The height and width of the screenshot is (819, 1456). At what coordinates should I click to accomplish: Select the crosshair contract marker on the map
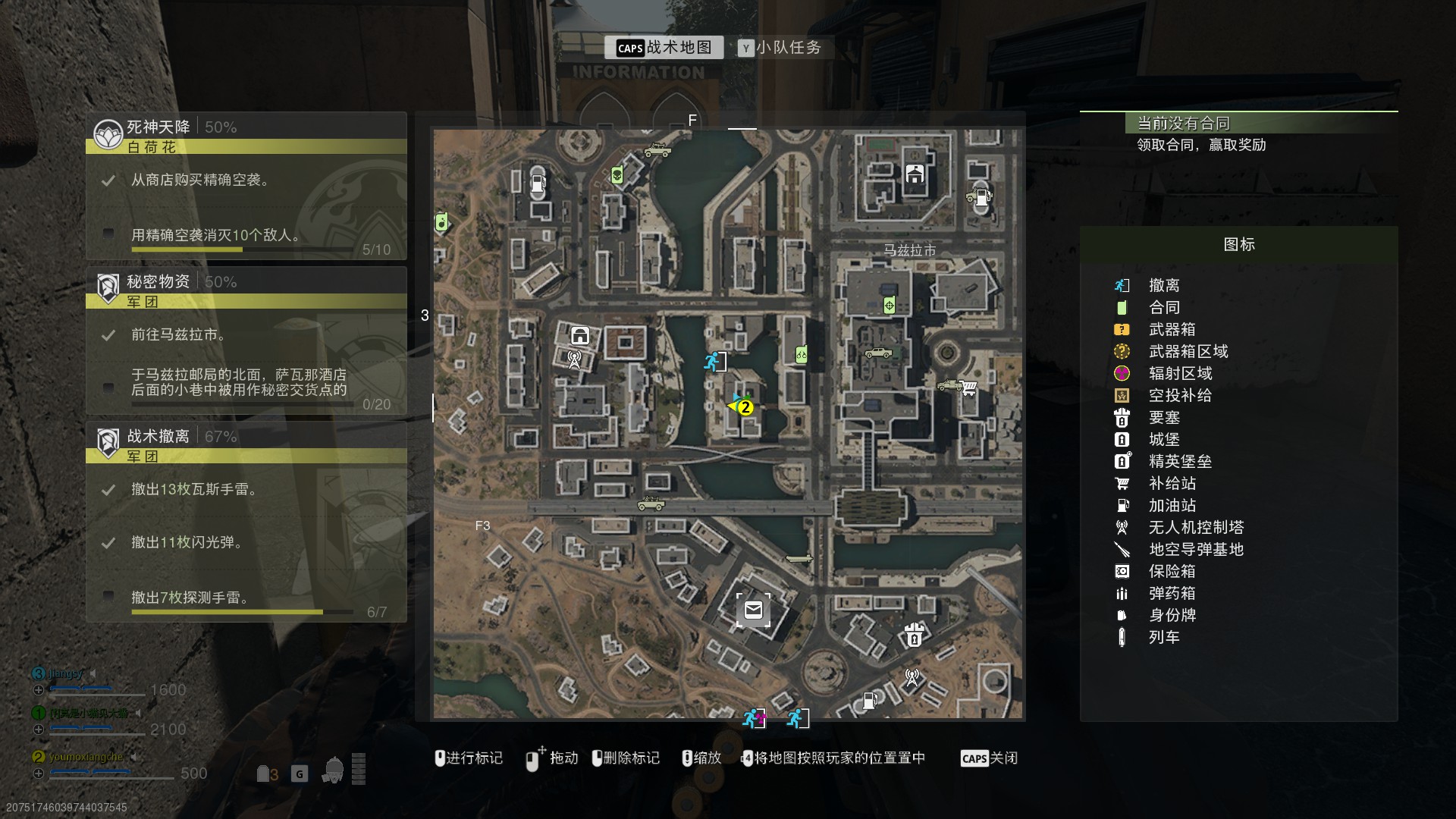click(x=890, y=306)
